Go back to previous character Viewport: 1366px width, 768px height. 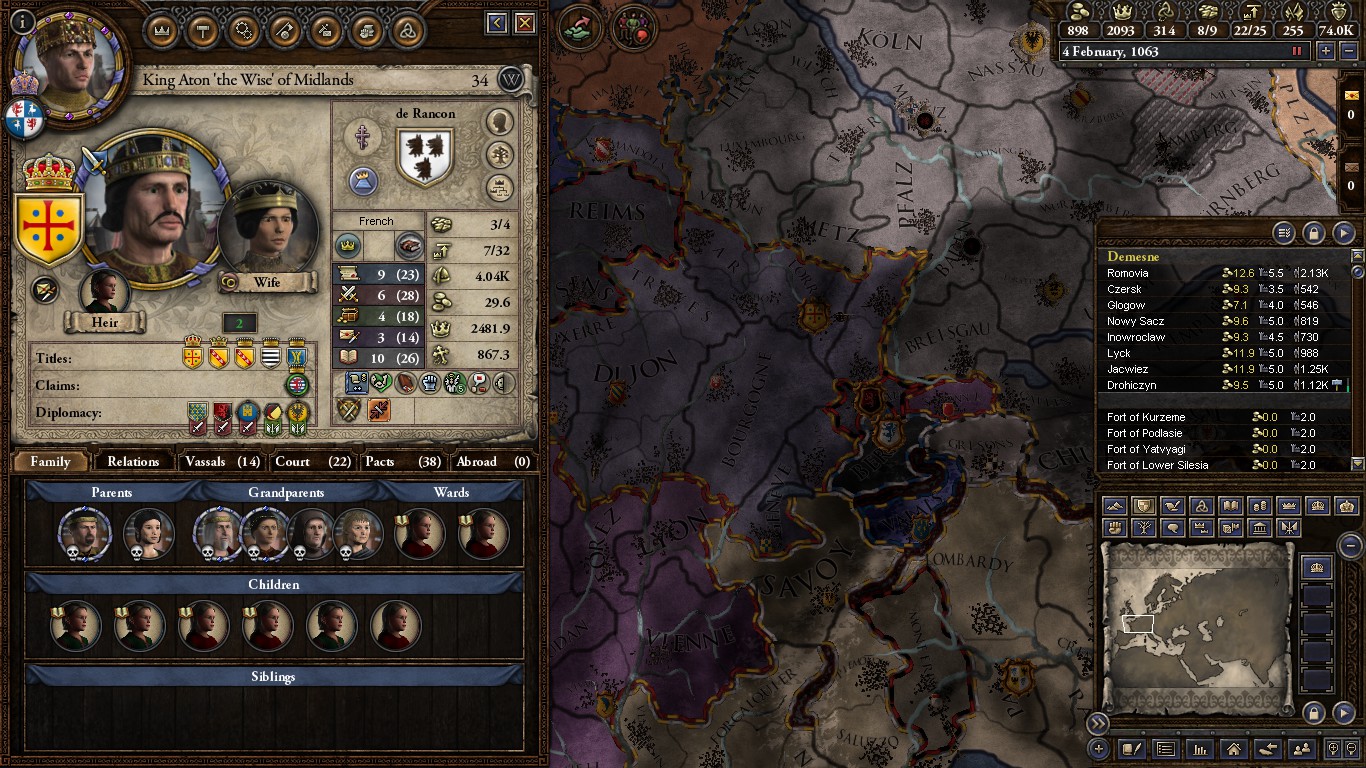point(497,23)
